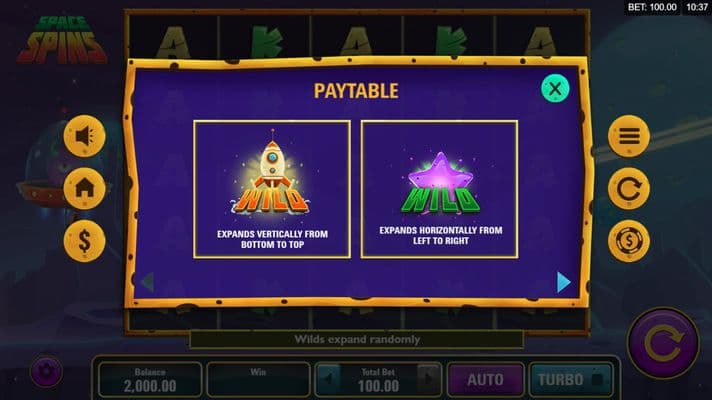Image resolution: width=712 pixels, height=400 pixels.
Task: Open settings via the purple gear icon
Action: coord(46,371)
